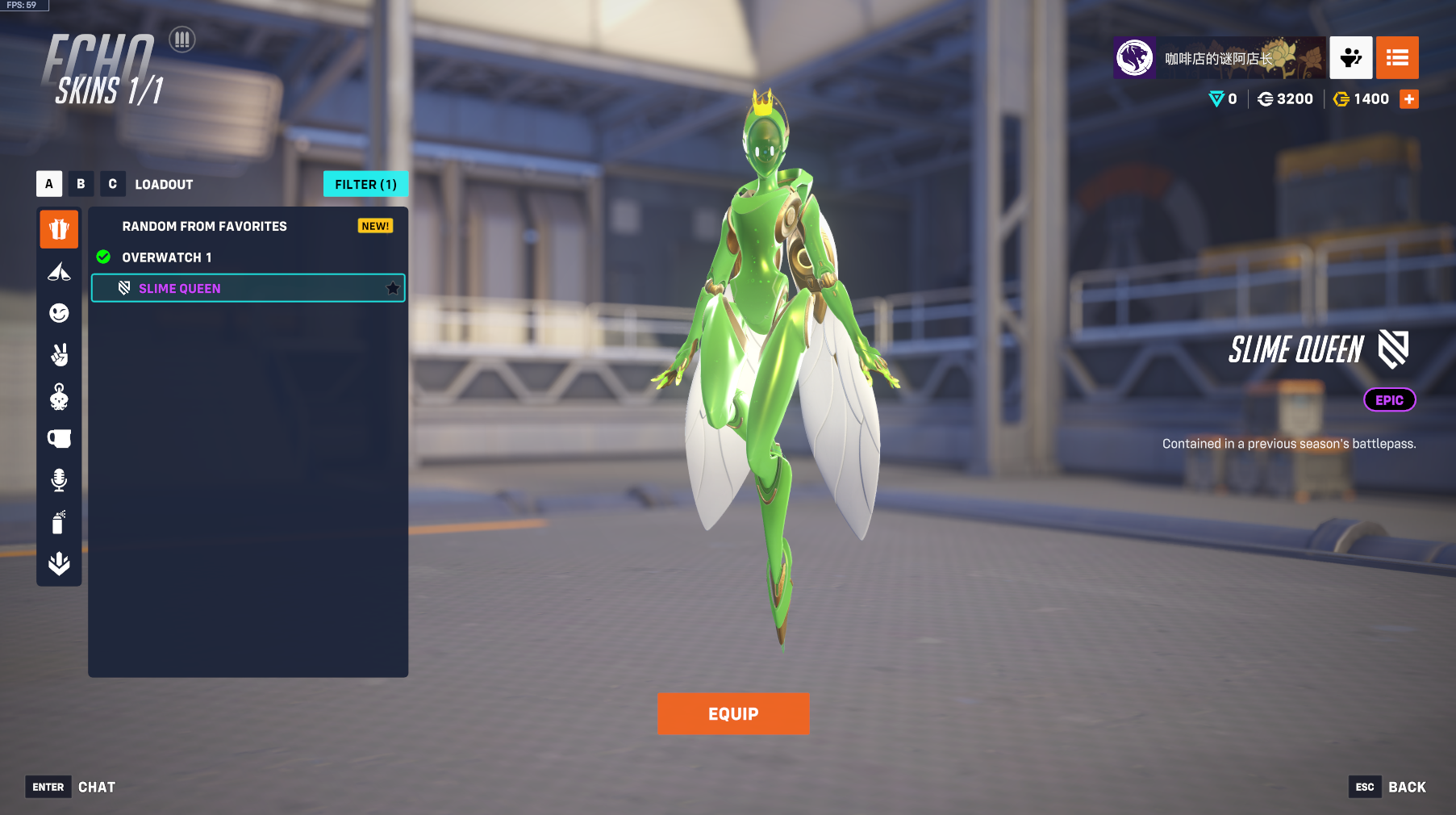The width and height of the screenshot is (1456, 815).
Task: Equip the Slime Queen skin
Action: (x=732, y=713)
